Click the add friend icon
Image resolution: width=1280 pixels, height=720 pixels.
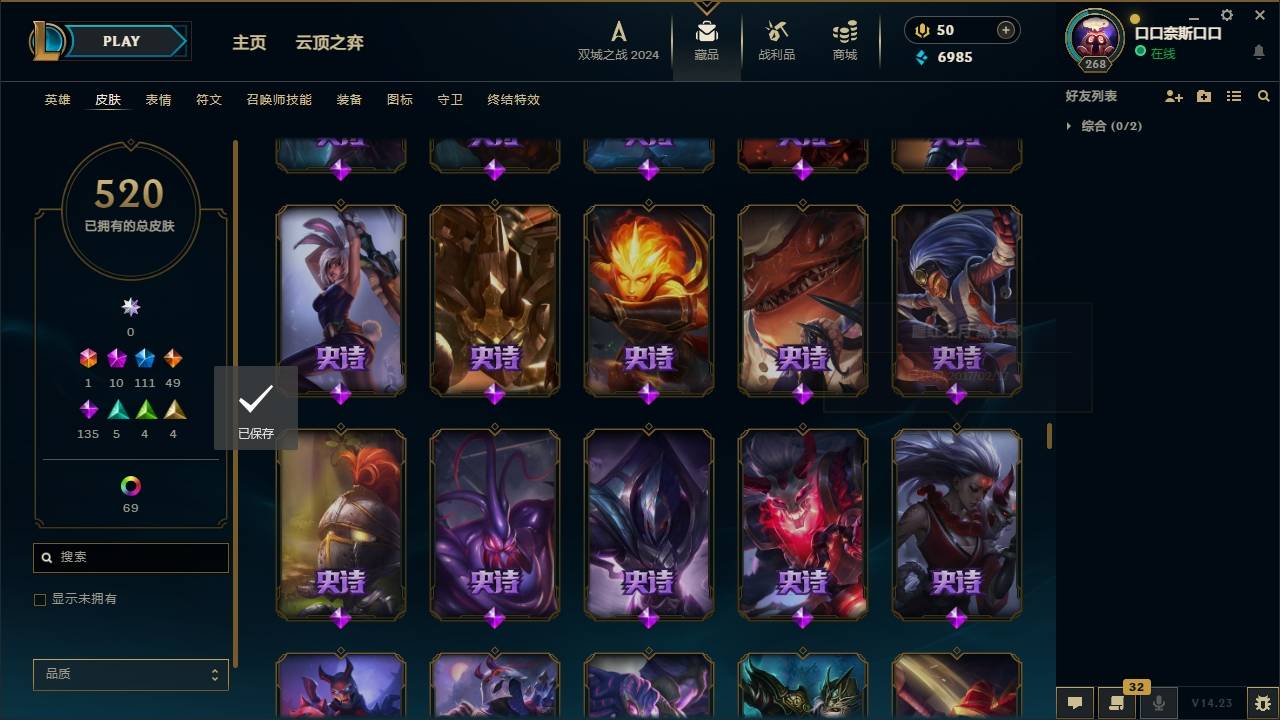point(1174,96)
